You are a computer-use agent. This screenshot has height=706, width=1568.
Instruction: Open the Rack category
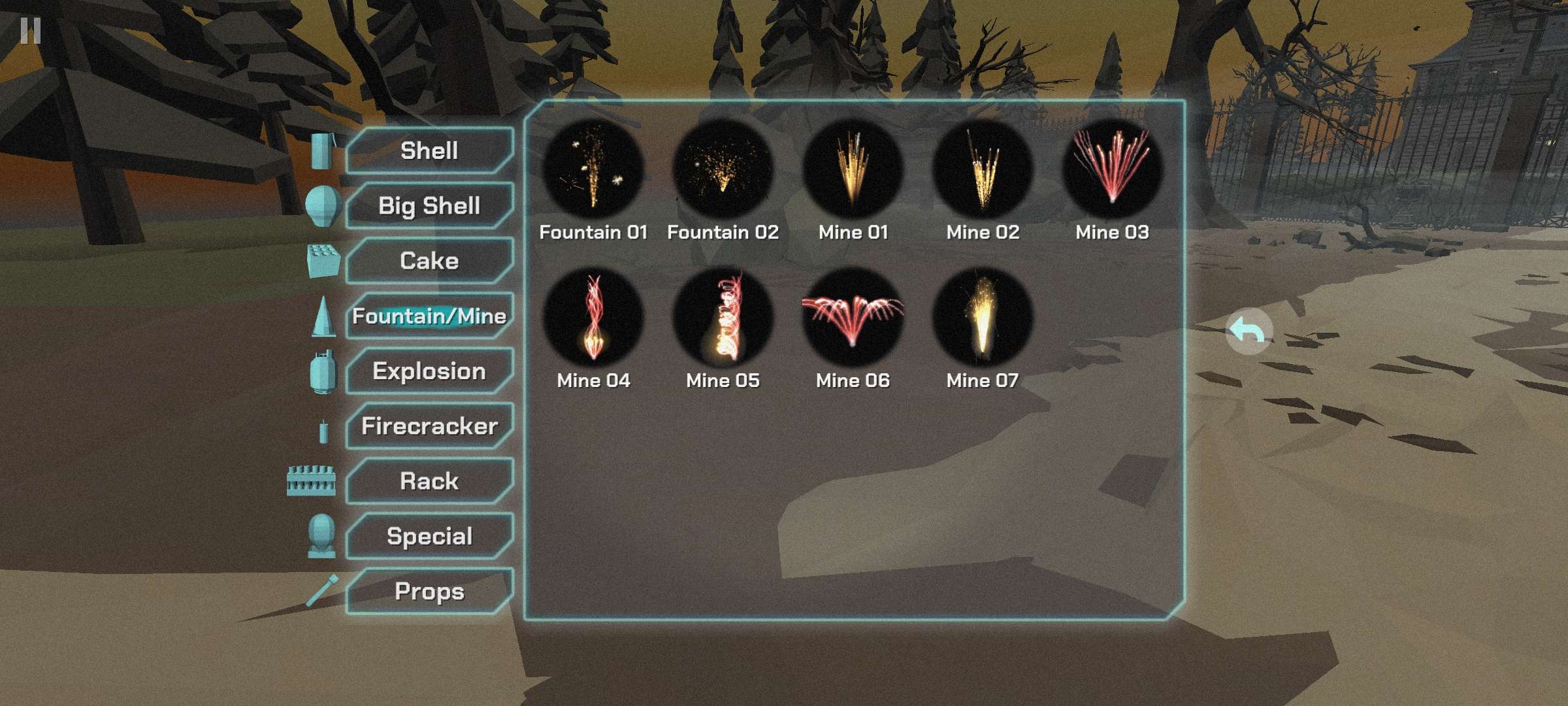pyautogui.click(x=429, y=481)
